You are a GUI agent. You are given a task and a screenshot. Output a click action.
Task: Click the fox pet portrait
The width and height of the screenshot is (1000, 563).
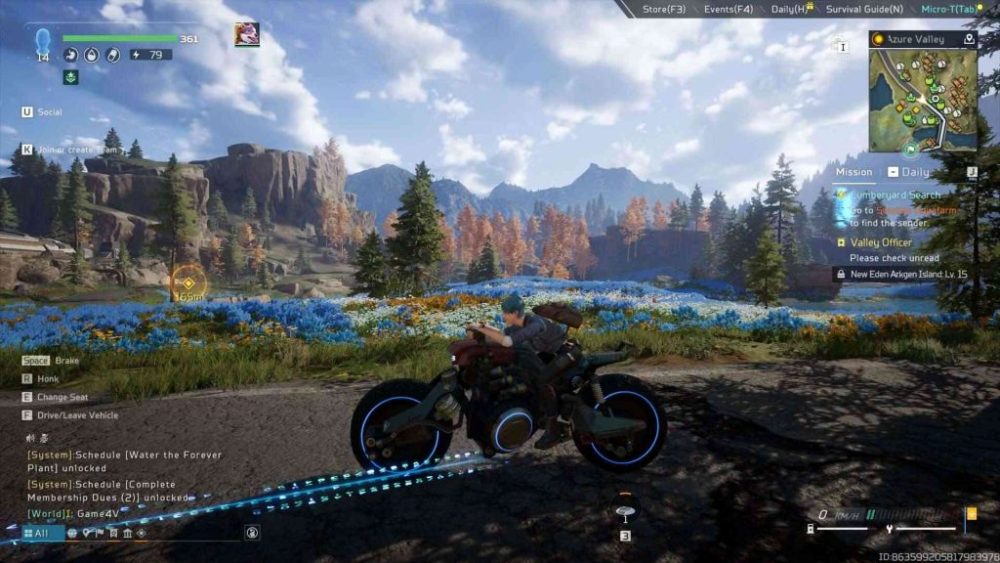[246, 35]
